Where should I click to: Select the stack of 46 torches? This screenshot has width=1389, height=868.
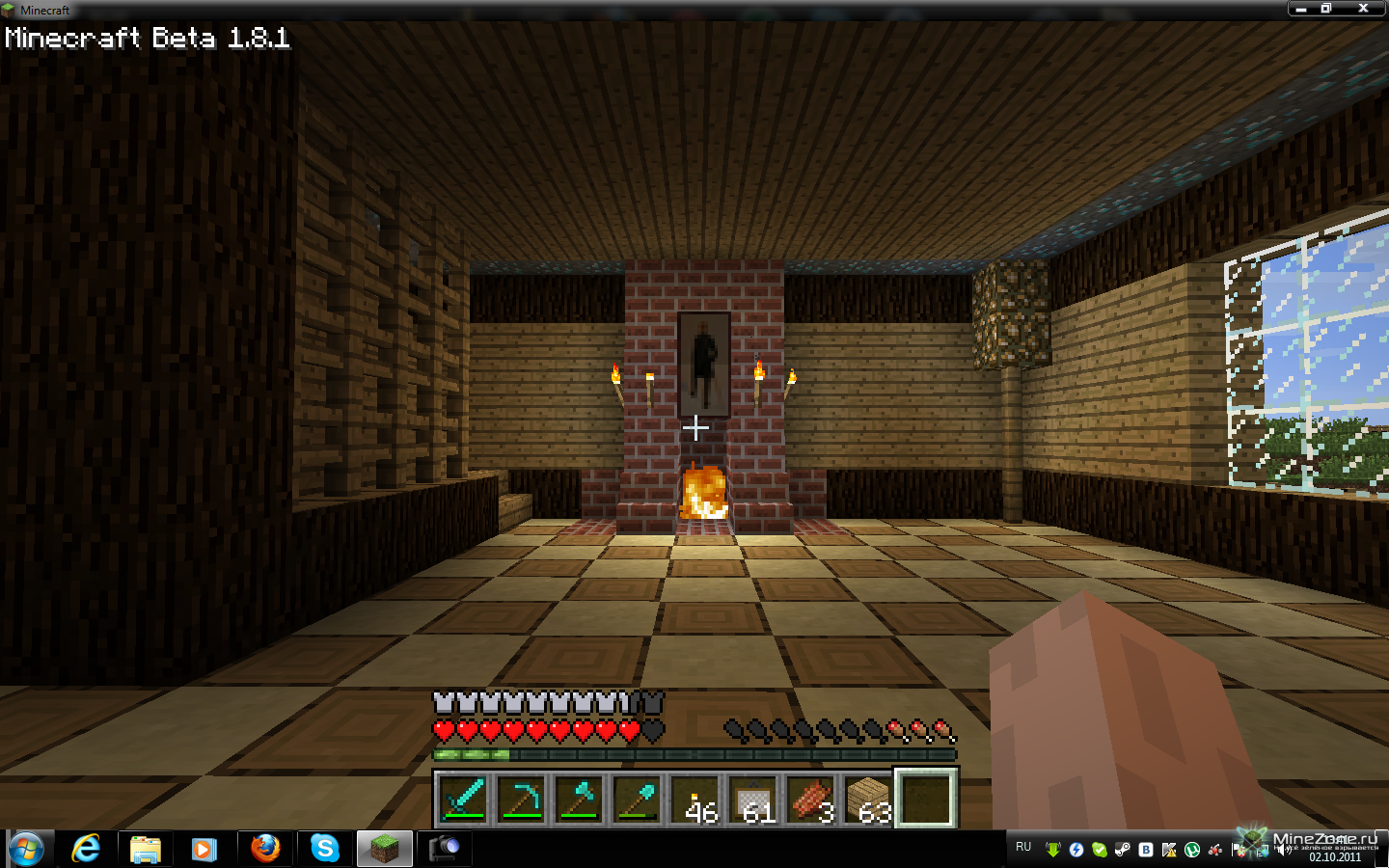click(695, 799)
